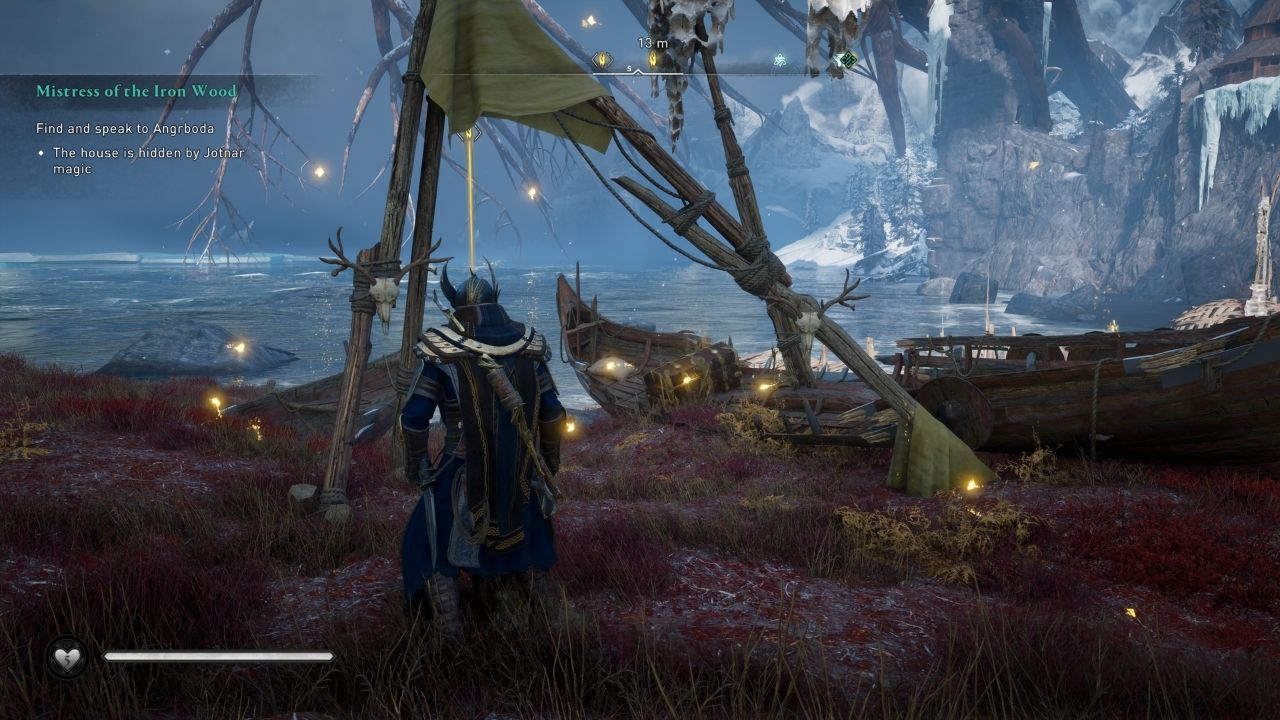Viewport: 1280px width, 720px height.
Task: Click the green diamond marker on the compass
Action: (x=848, y=60)
